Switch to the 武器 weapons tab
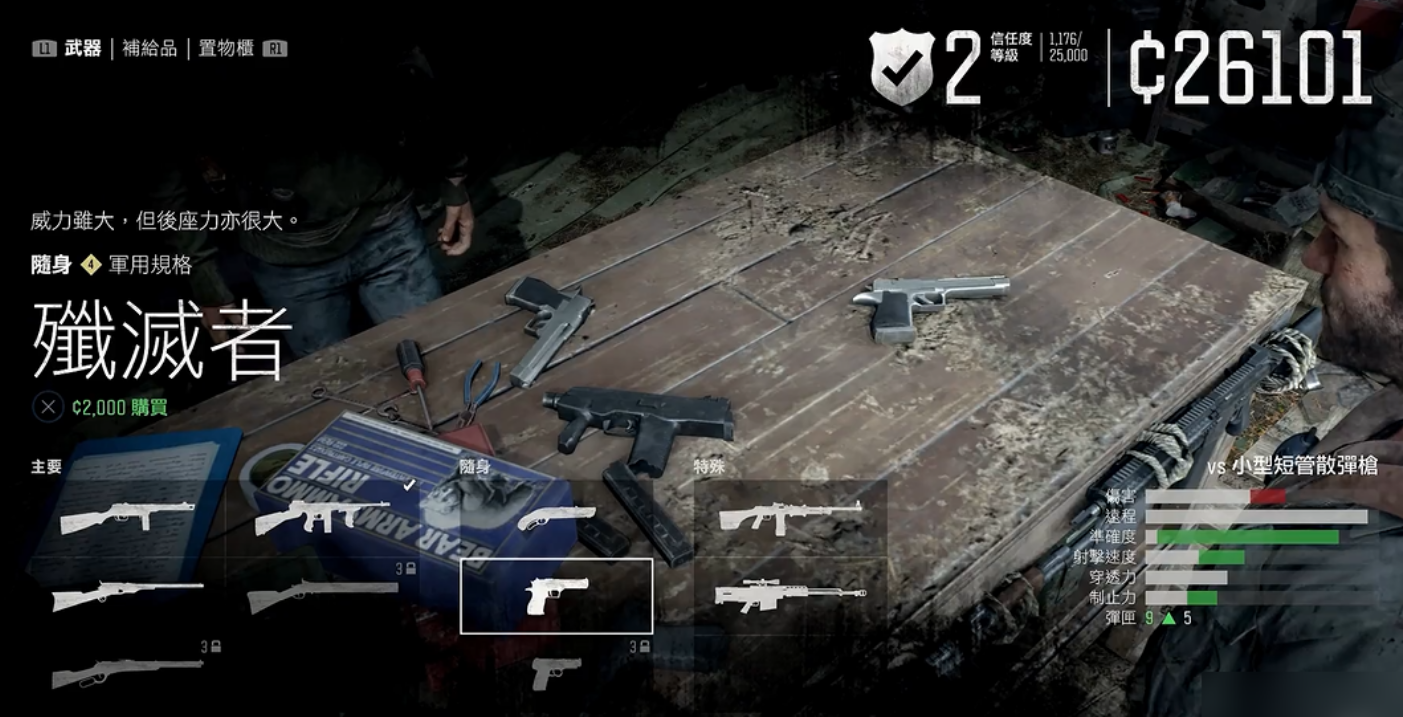This screenshot has height=717, width=1403. tap(82, 48)
